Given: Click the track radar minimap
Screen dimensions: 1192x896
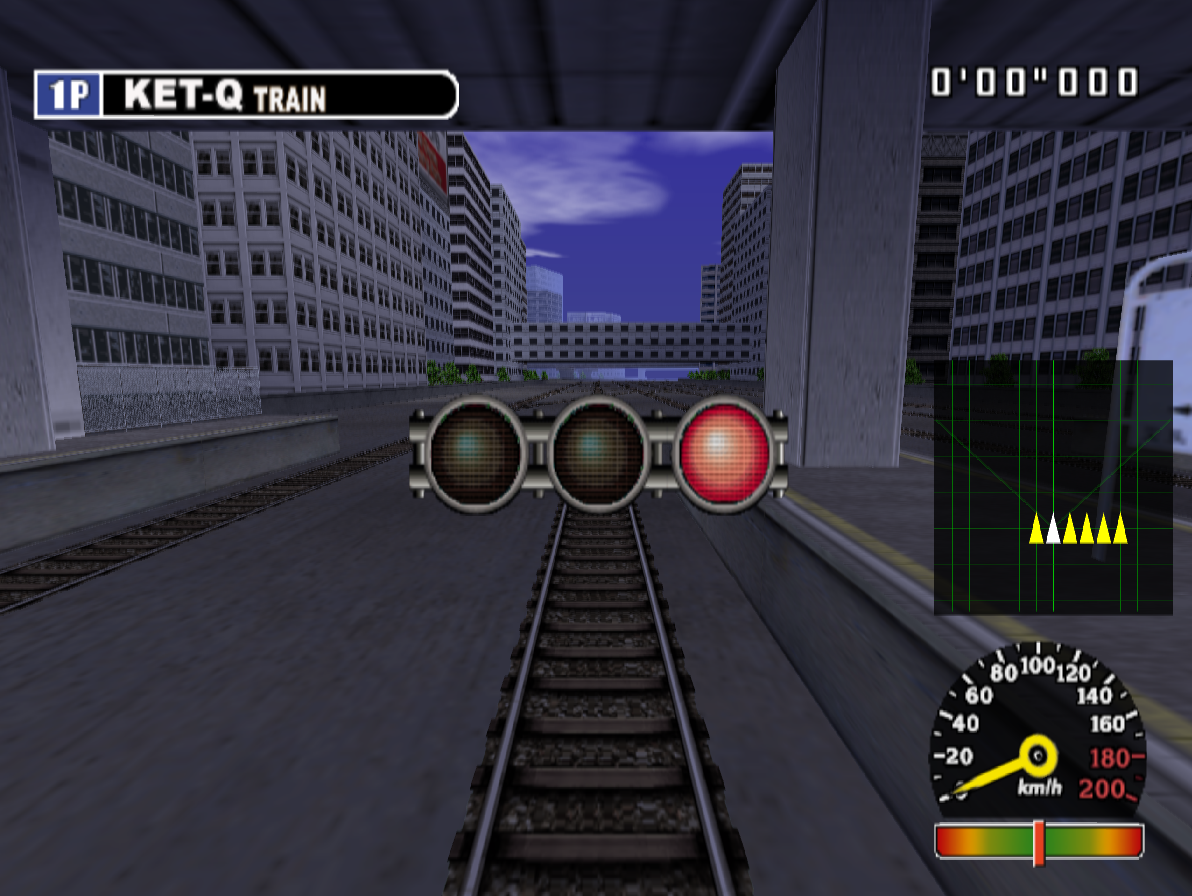Looking at the screenshot, I should click(x=1052, y=487).
